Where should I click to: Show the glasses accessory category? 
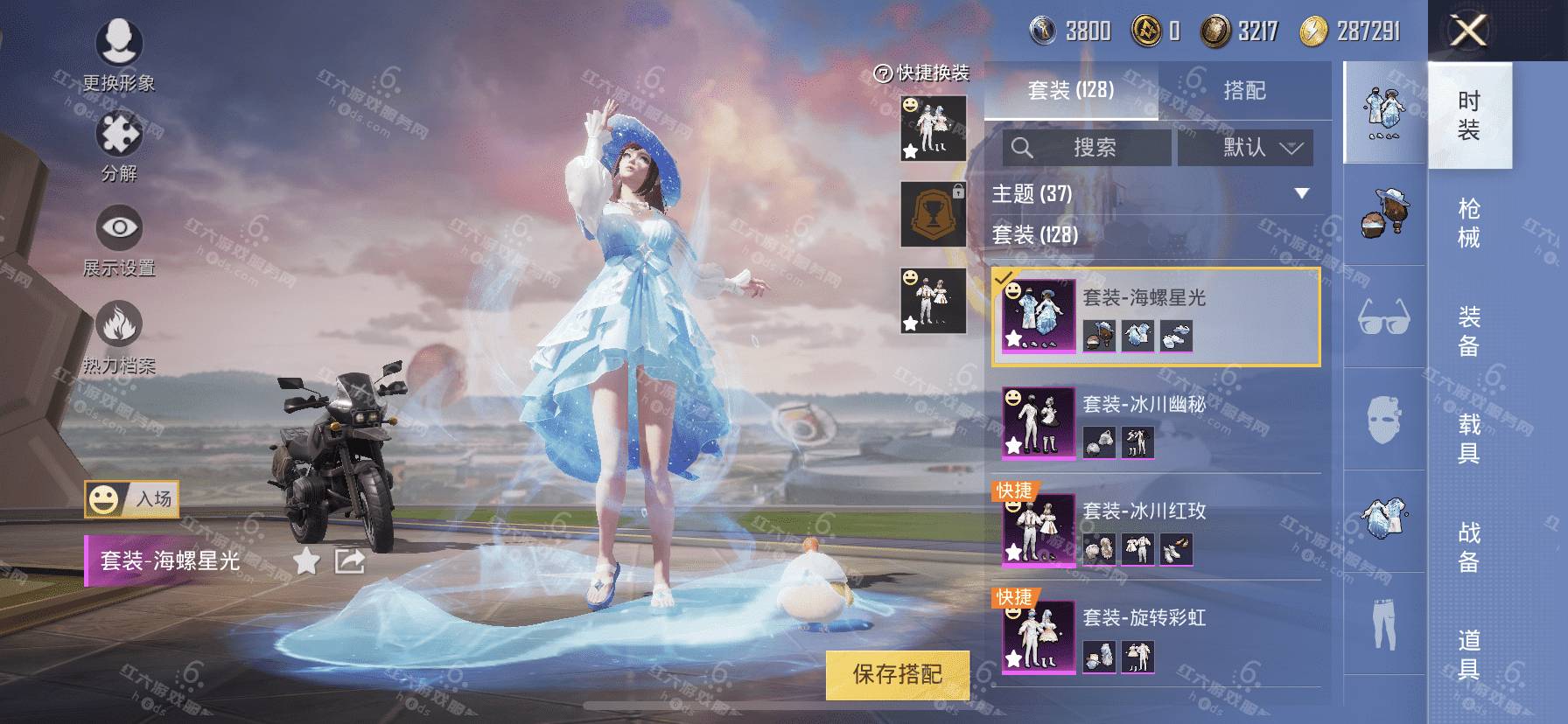click(1383, 316)
